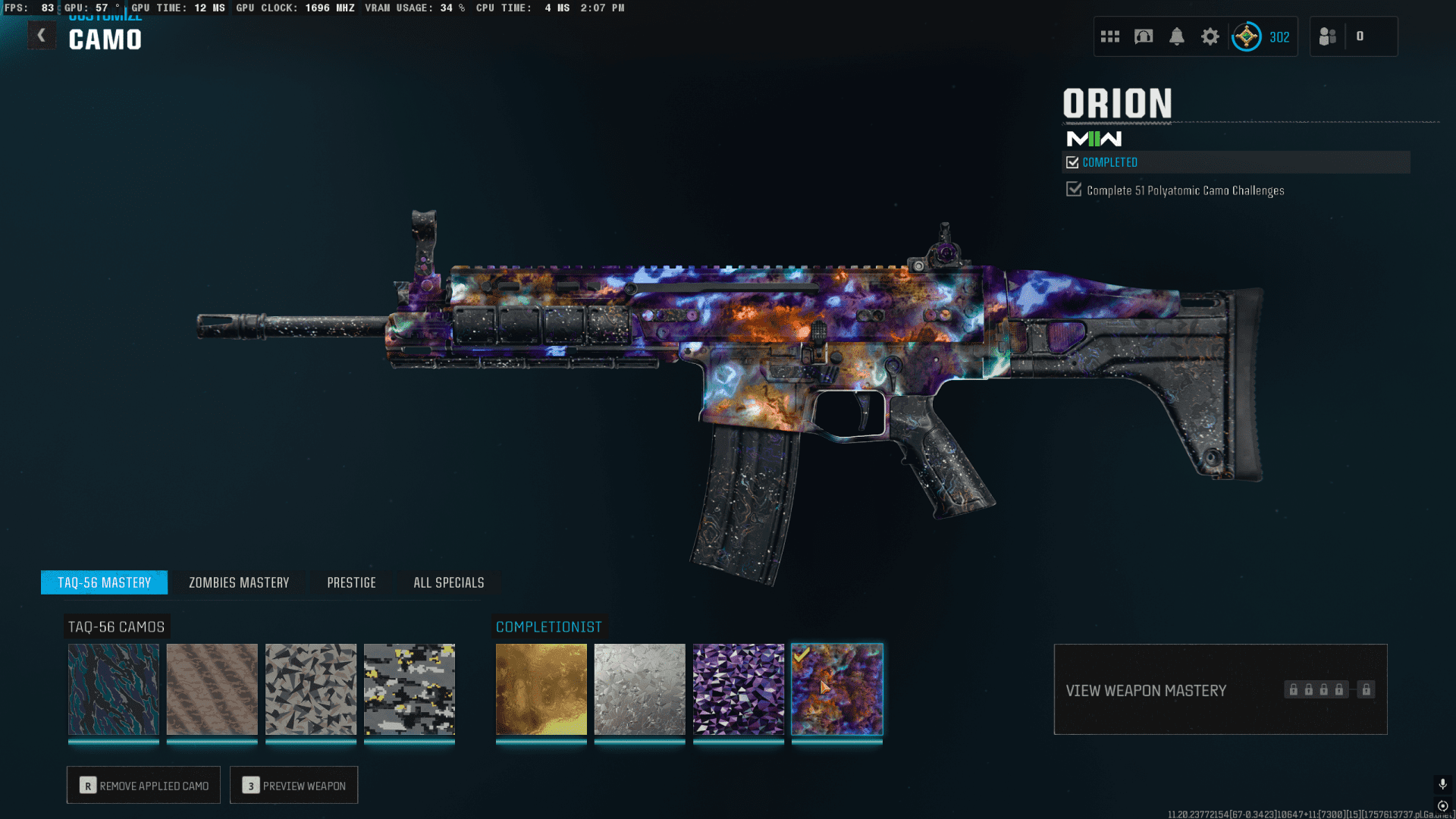Open the settings gear
The image size is (1456, 819).
(1210, 36)
